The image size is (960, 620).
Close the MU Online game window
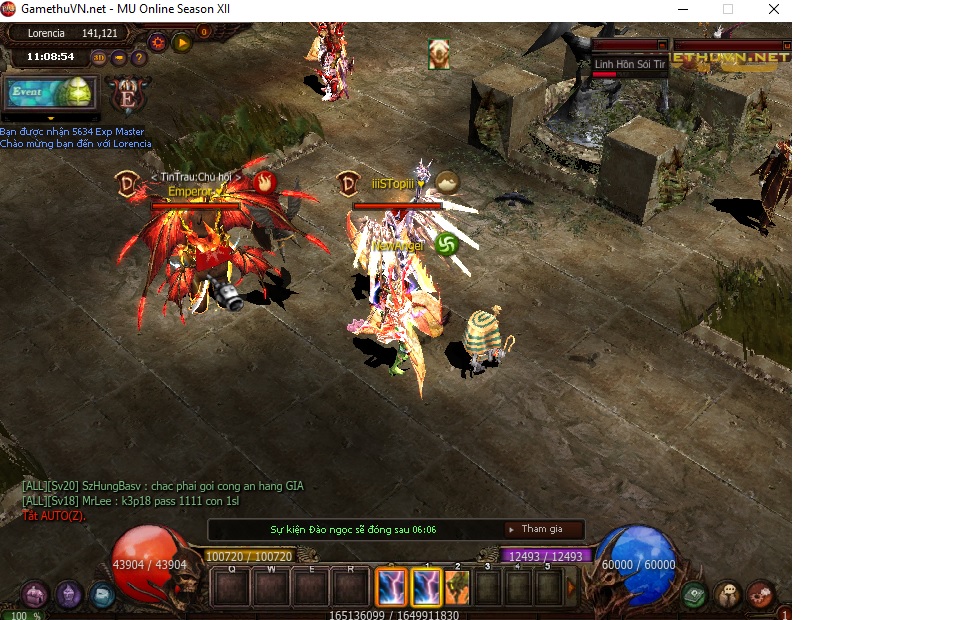[x=774, y=9]
